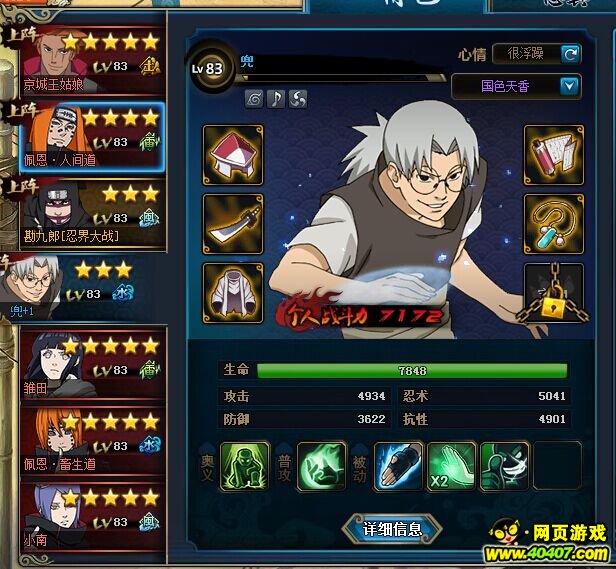Choose 佩恩·人间道 from the roster
The image size is (616, 569).
click(92, 138)
